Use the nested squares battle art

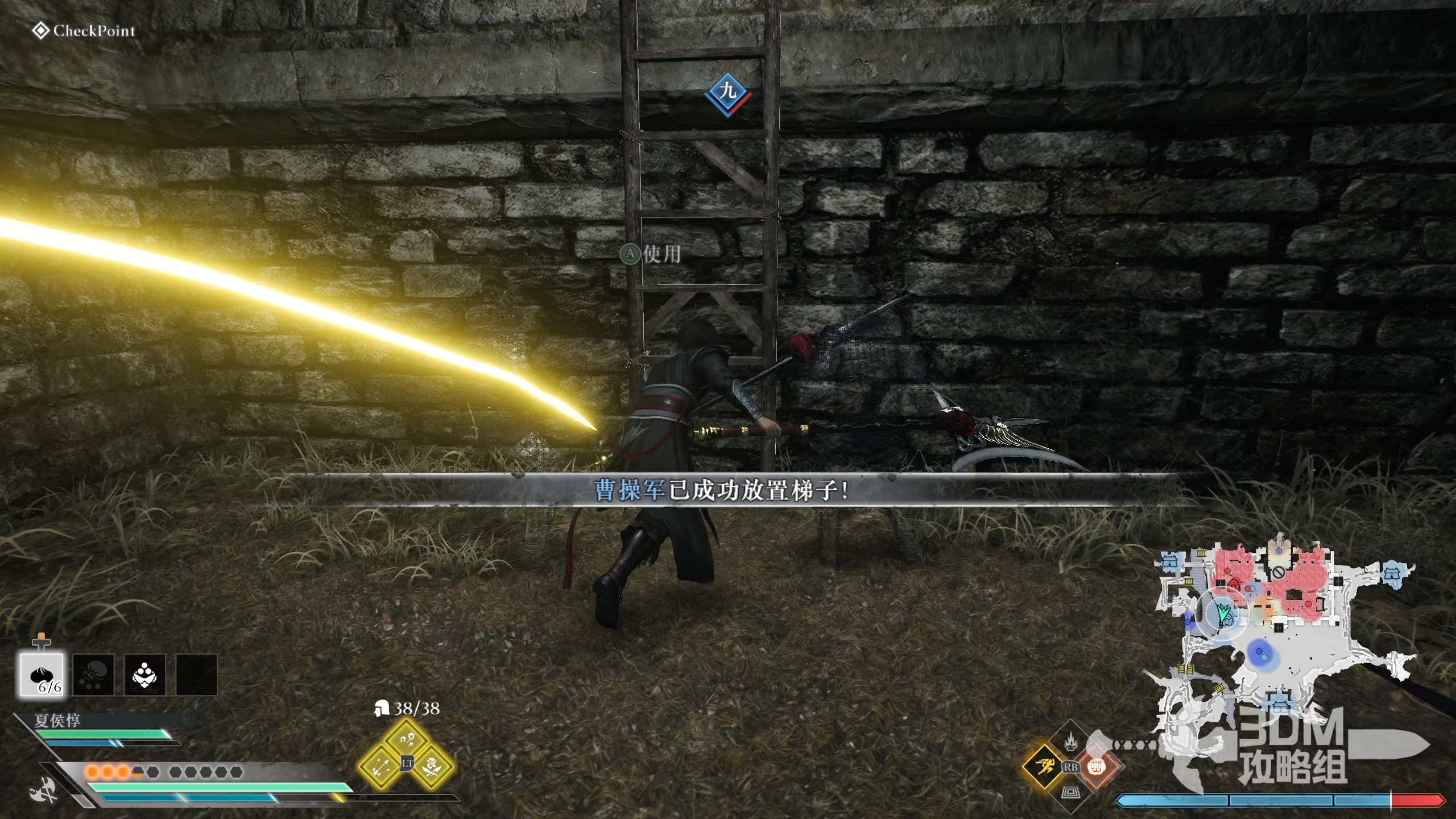click(1071, 792)
